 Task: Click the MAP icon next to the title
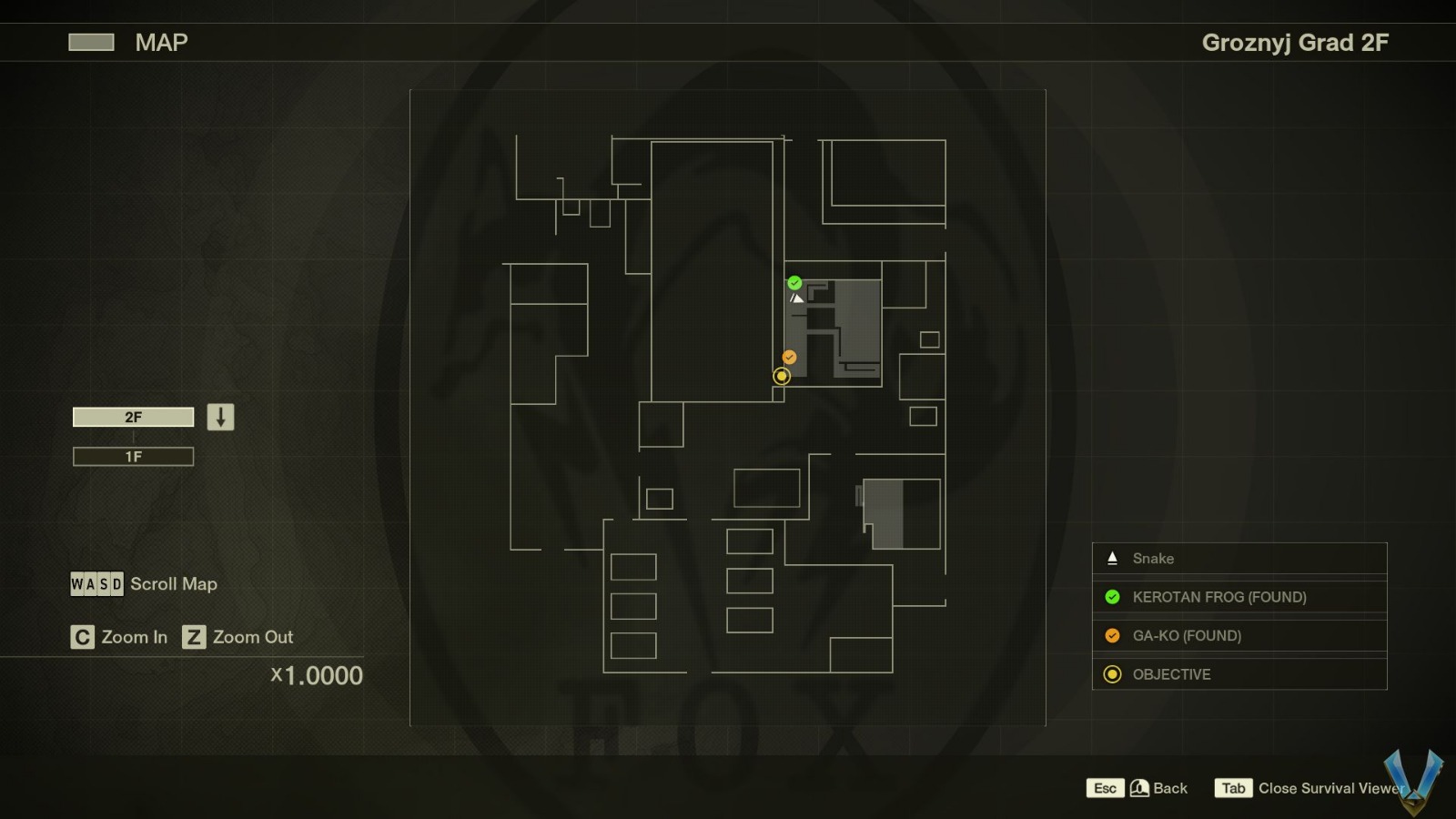91,42
